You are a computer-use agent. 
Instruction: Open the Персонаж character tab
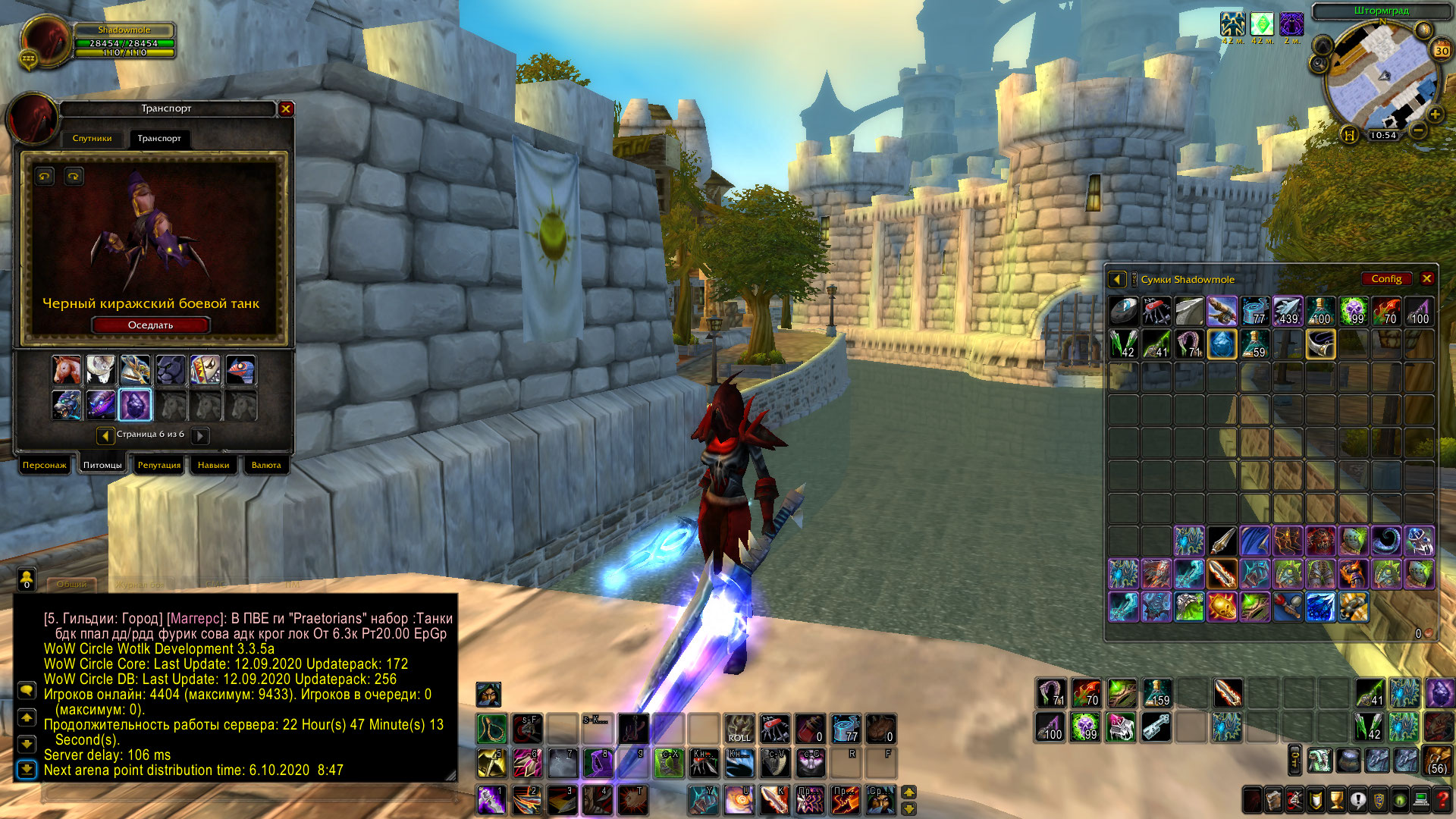tap(44, 465)
